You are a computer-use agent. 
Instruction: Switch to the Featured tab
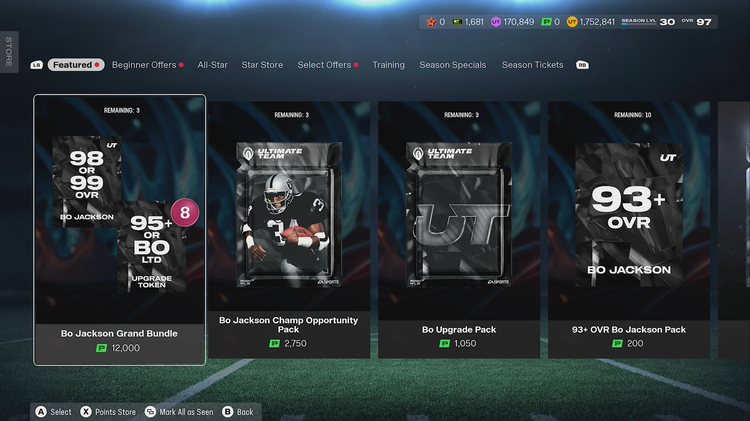pos(72,65)
